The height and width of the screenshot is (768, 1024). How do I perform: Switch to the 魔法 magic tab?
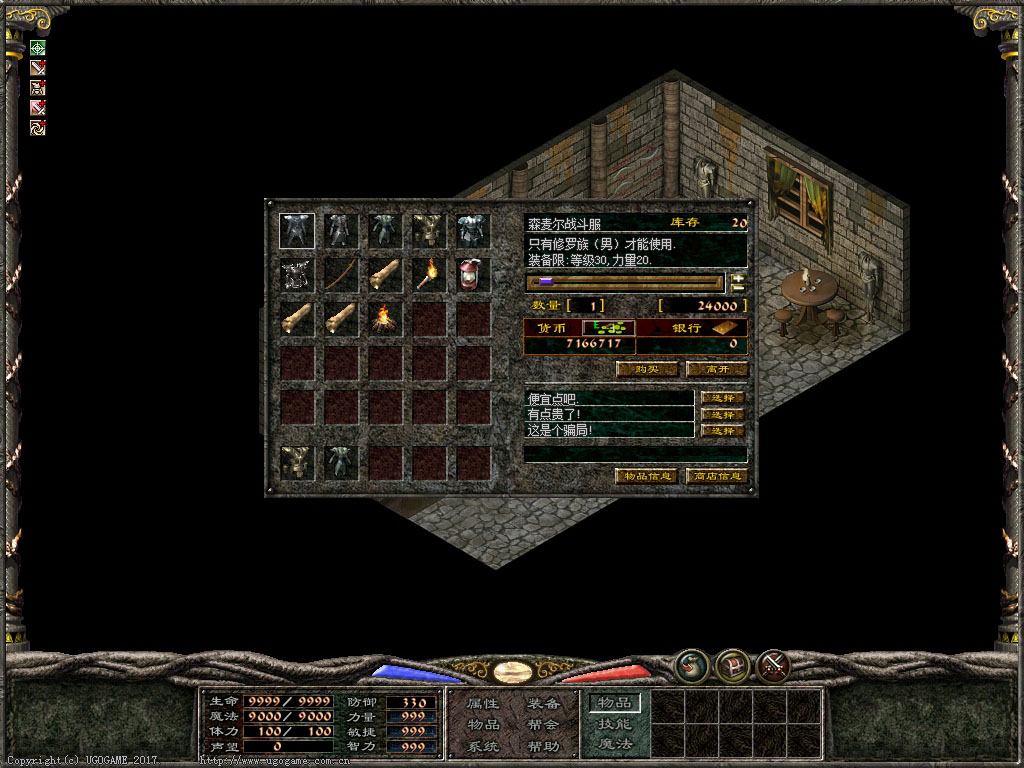[614, 744]
